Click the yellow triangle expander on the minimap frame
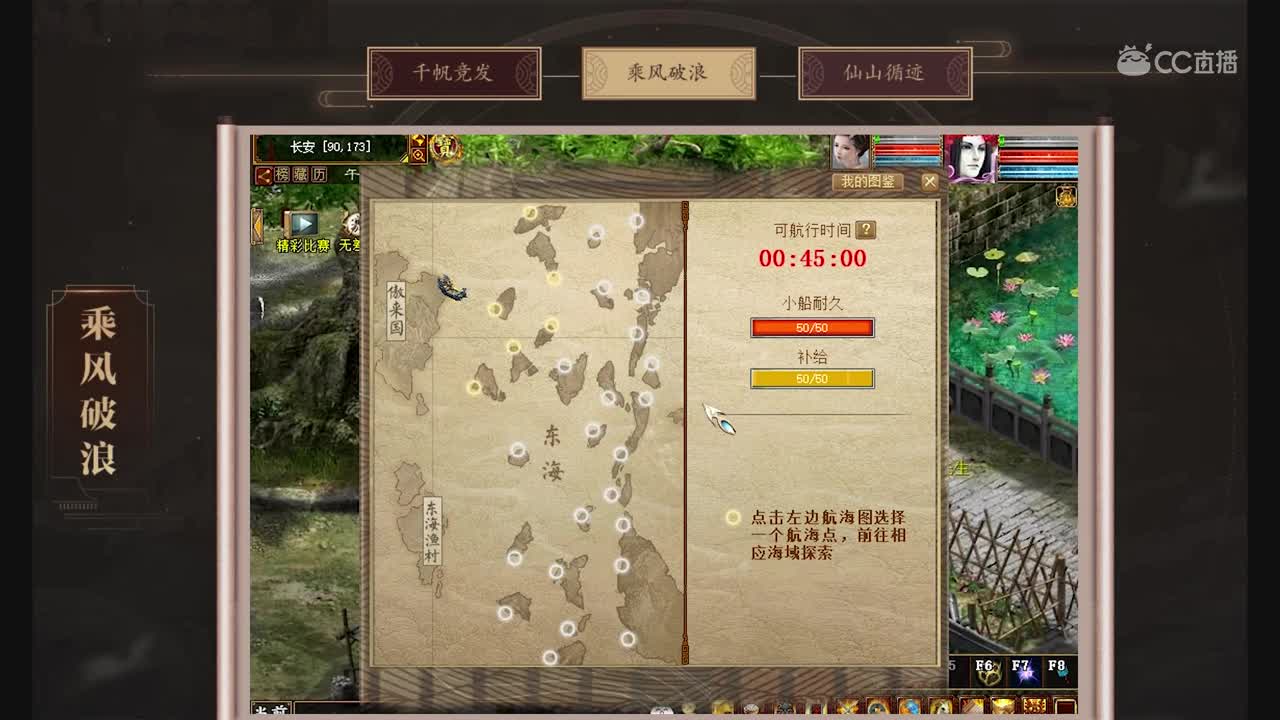 point(404,158)
